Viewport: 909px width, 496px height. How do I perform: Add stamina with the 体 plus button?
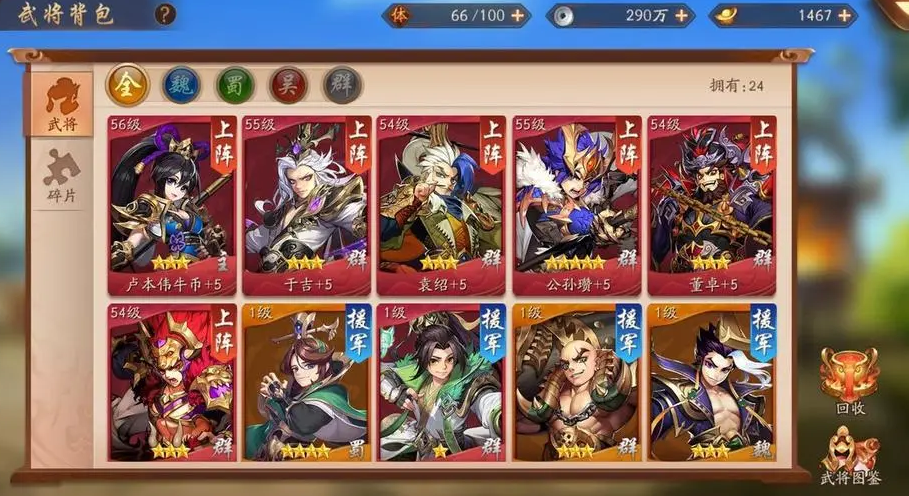[517, 15]
